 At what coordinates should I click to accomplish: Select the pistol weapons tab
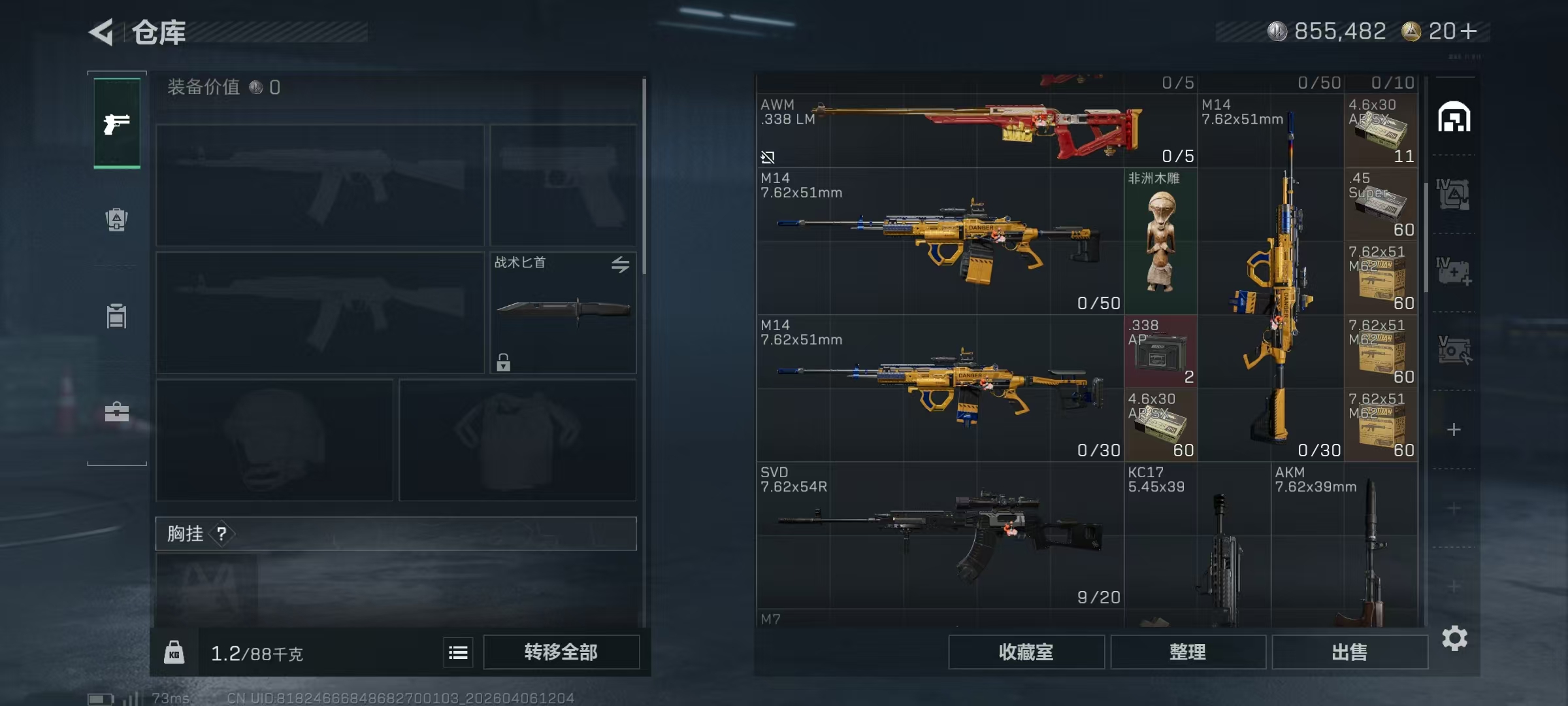click(x=117, y=123)
